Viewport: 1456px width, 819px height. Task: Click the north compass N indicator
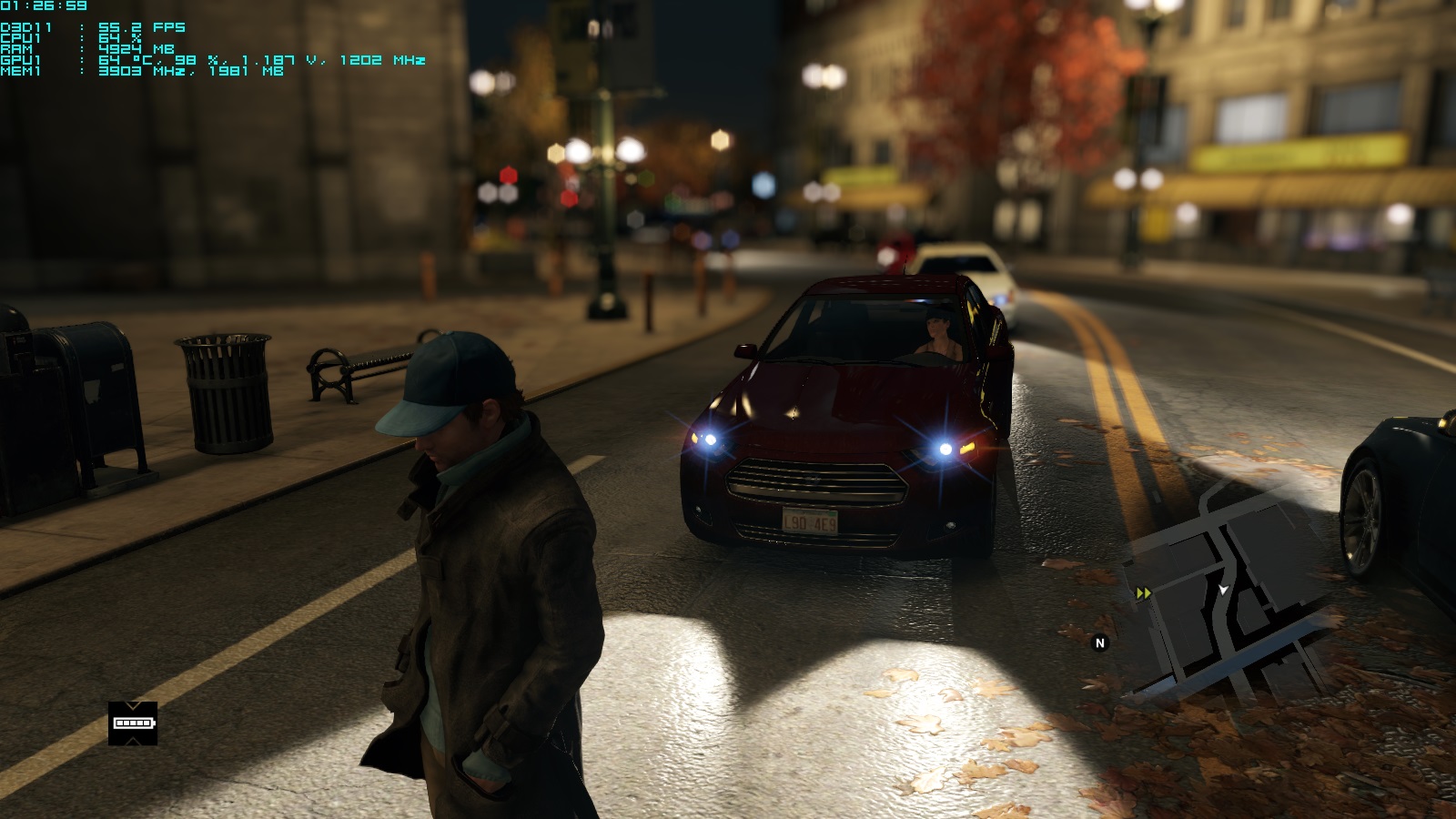tap(1100, 643)
